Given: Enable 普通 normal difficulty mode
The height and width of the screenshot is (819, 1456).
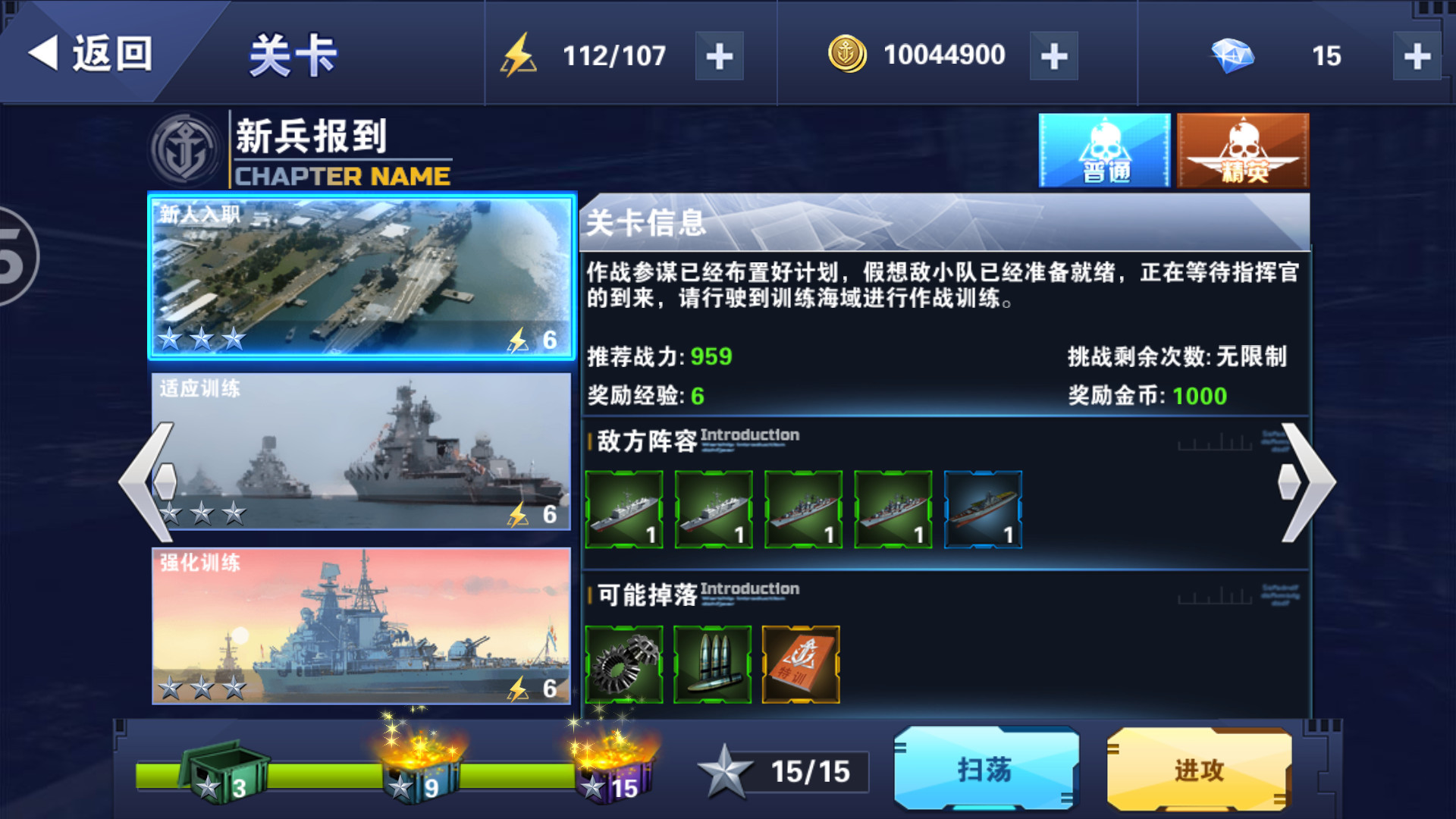Looking at the screenshot, I should [1103, 149].
